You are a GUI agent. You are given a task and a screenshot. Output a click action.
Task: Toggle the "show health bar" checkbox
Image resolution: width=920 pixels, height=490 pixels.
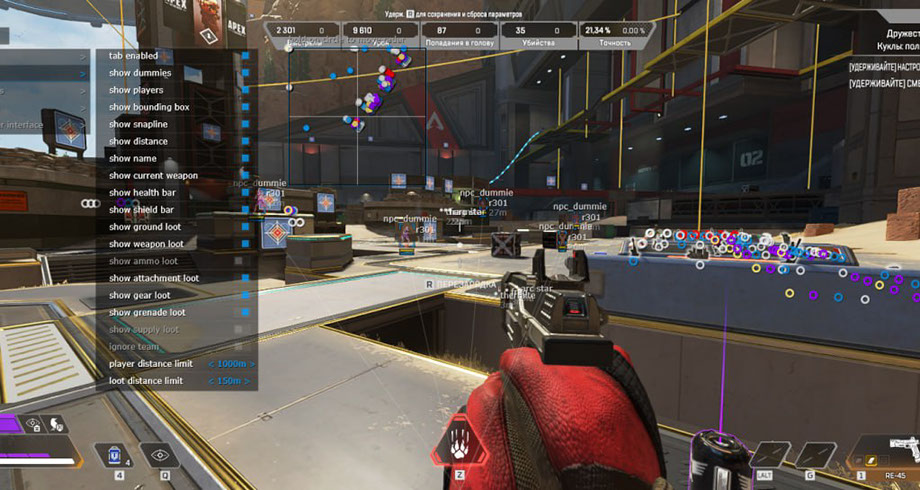(x=245, y=192)
